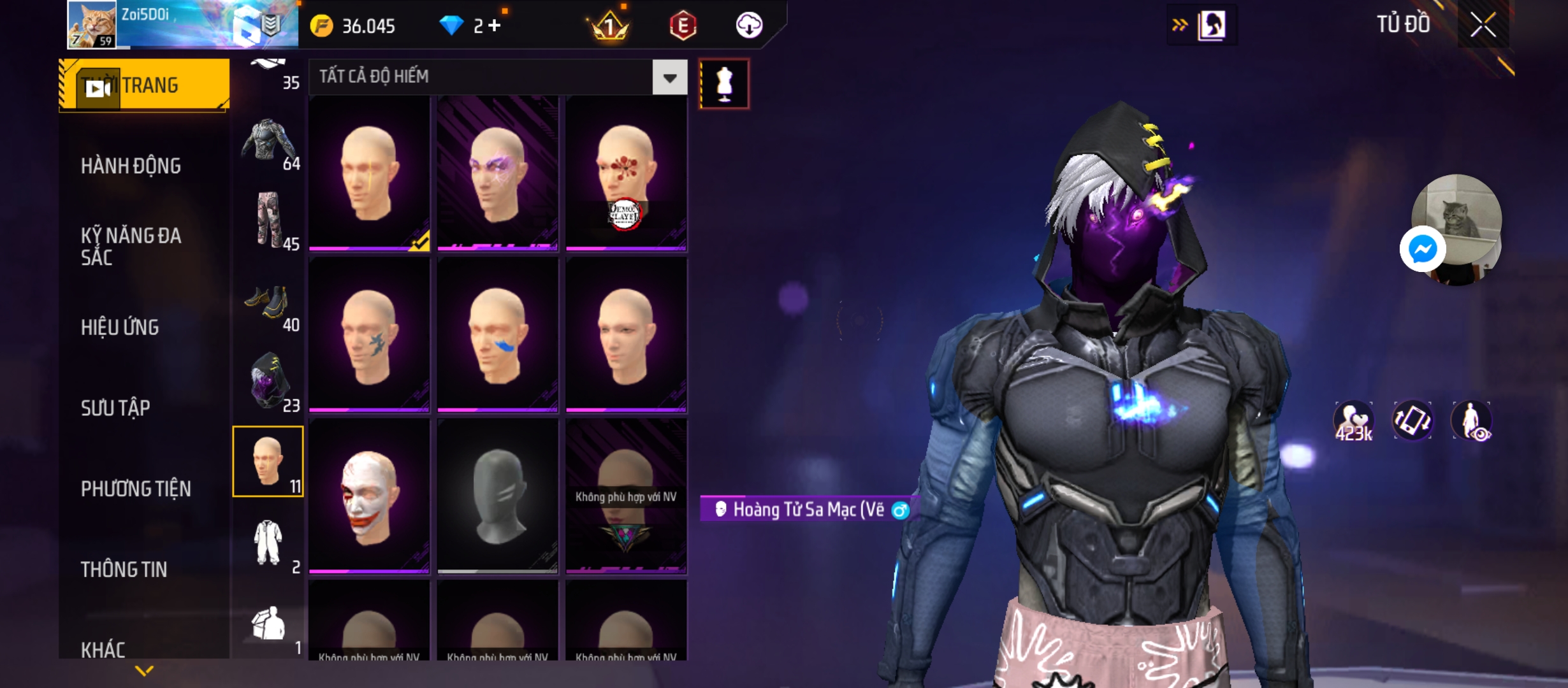Choose the Demon Slayer red flower face paint

pos(626,173)
